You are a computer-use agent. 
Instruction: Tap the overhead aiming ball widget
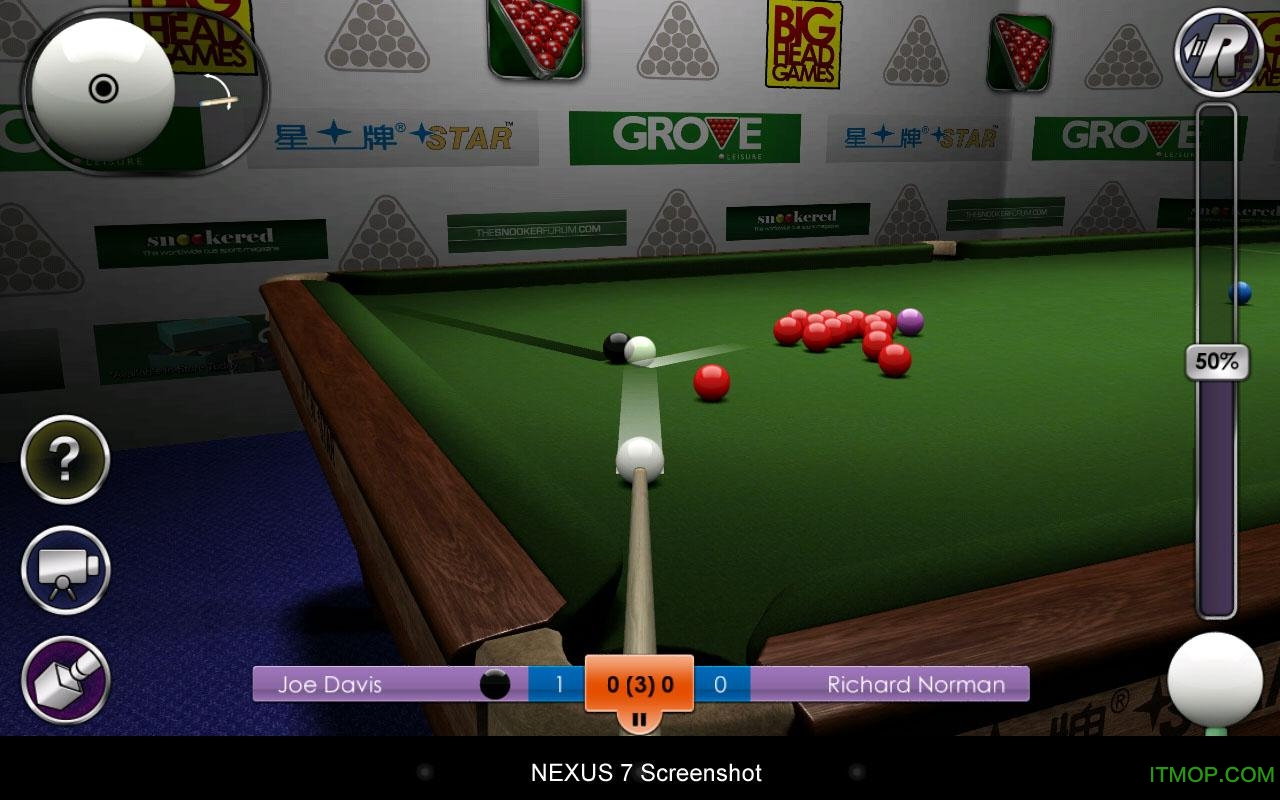coord(103,90)
